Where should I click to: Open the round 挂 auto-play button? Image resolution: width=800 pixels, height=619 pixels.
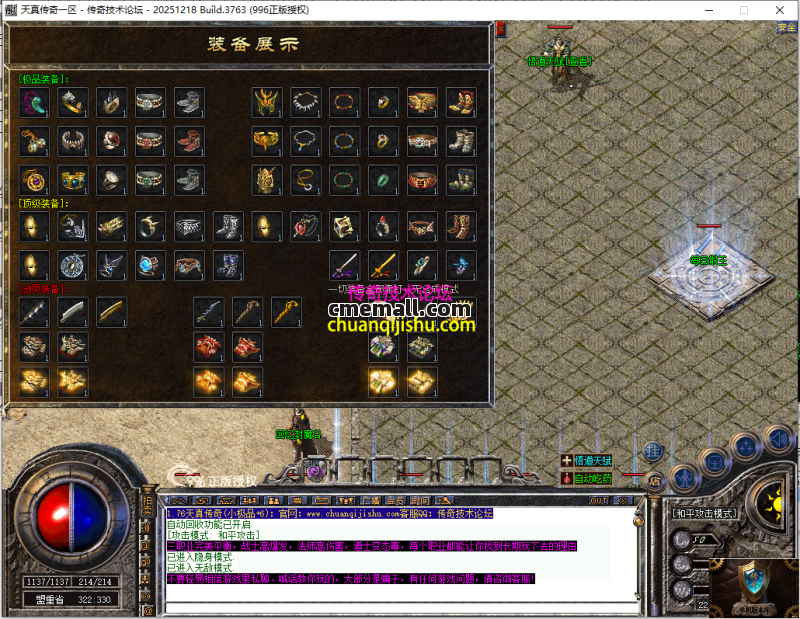[x=653, y=450]
